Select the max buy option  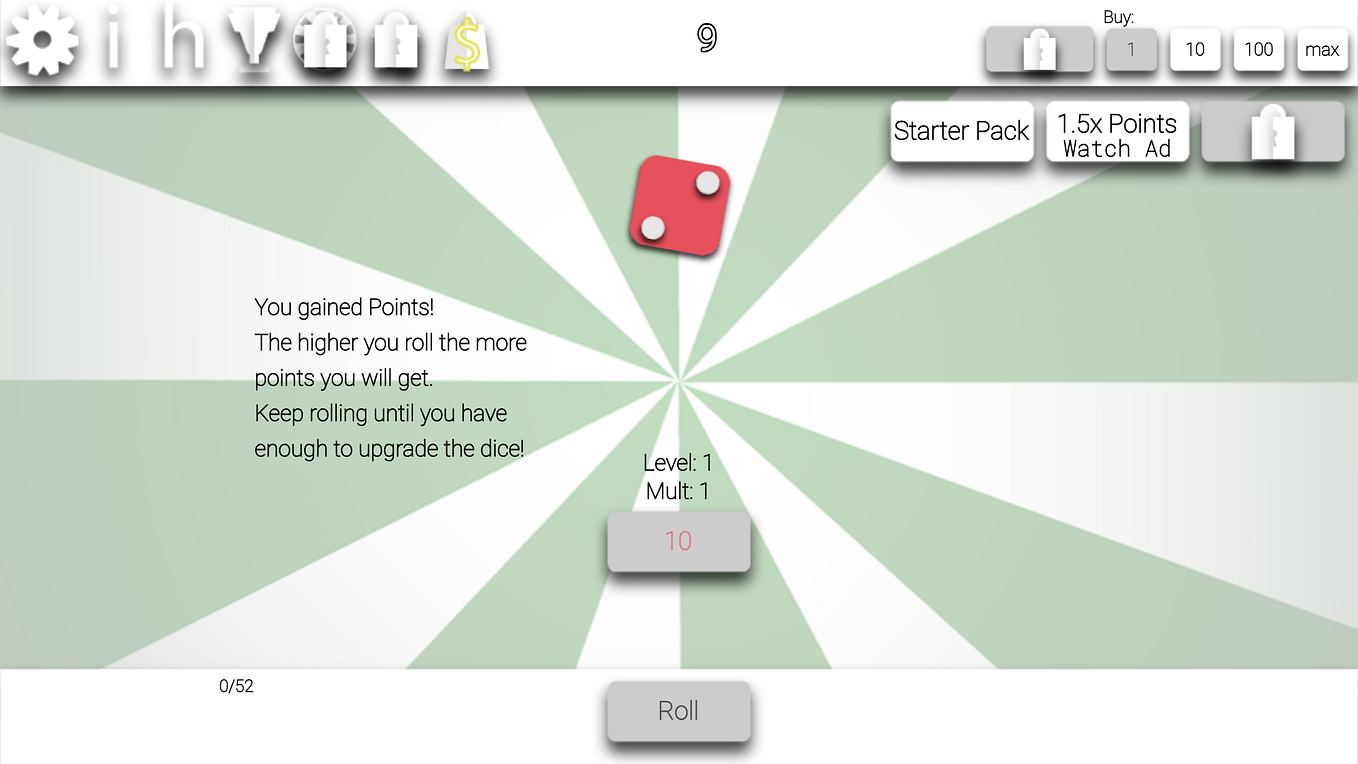click(x=1322, y=48)
